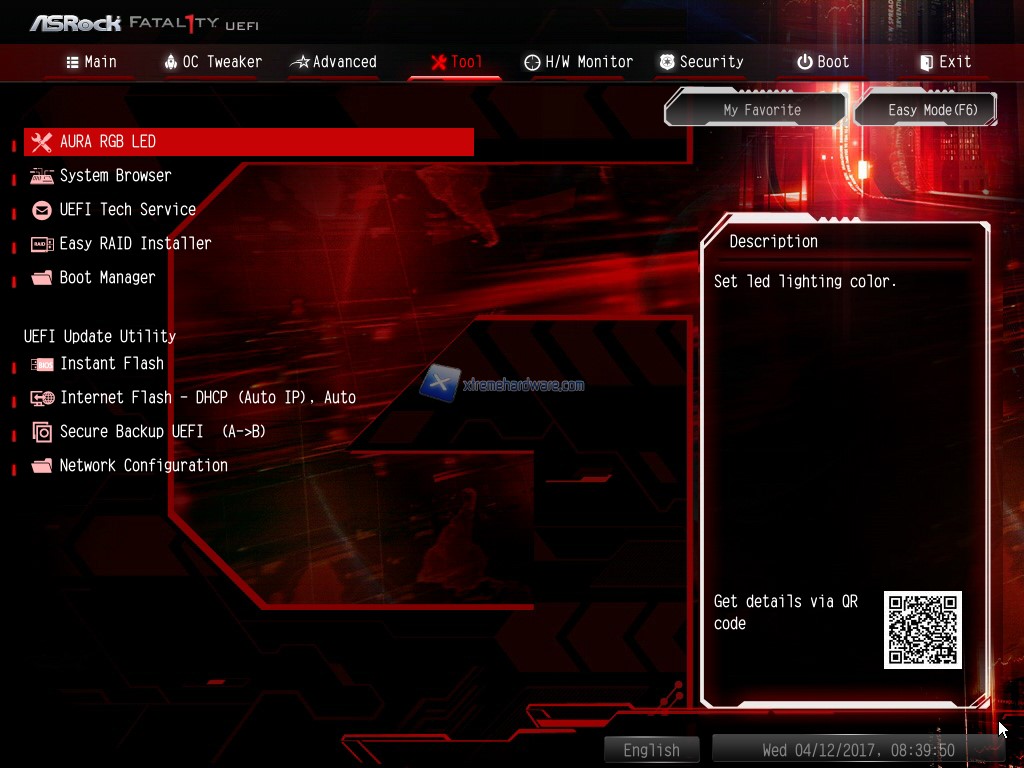
Task: Open UEFI Tech Service
Action: coord(127,210)
